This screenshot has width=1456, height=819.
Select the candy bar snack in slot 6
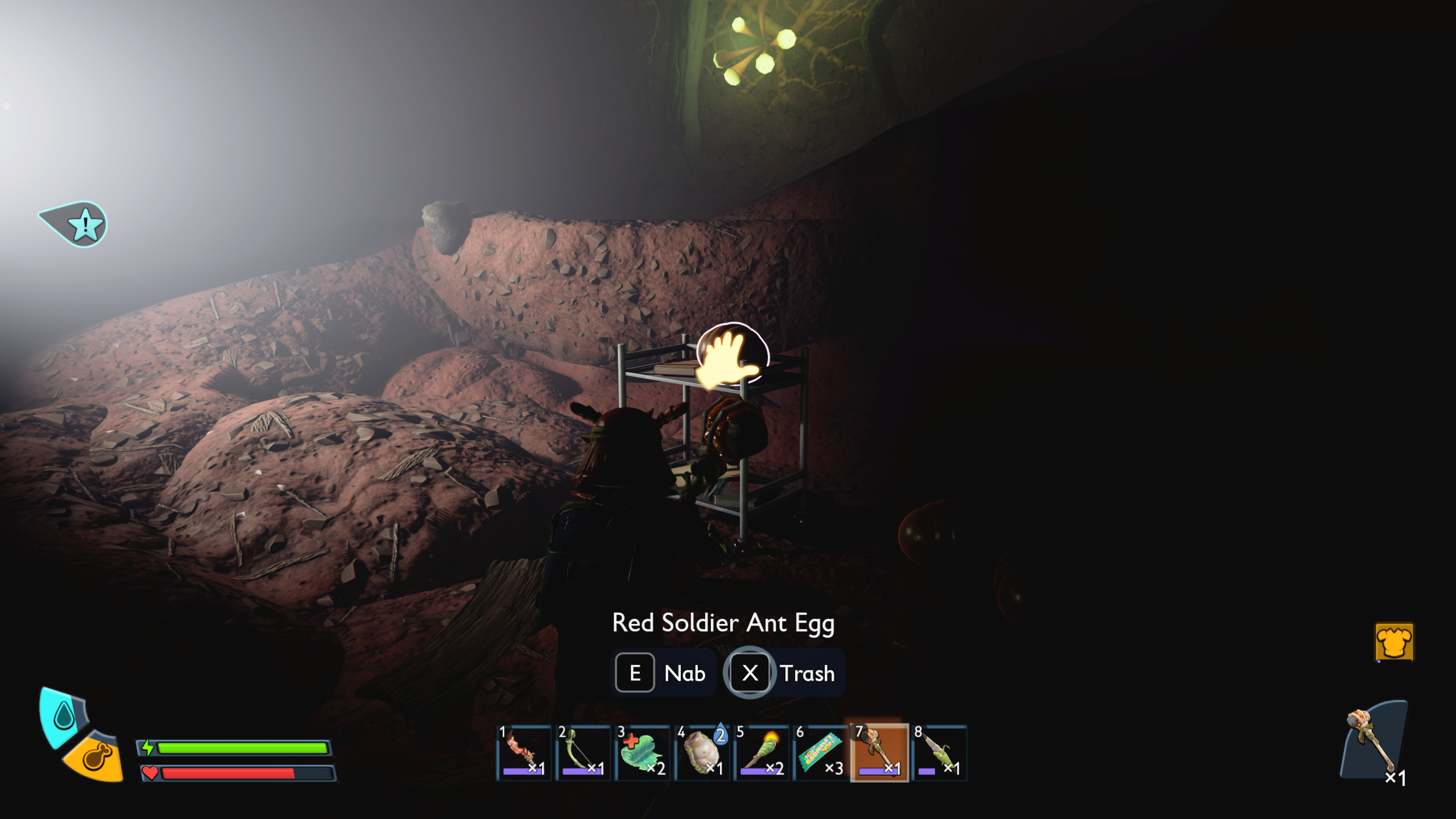pyautogui.click(x=821, y=751)
